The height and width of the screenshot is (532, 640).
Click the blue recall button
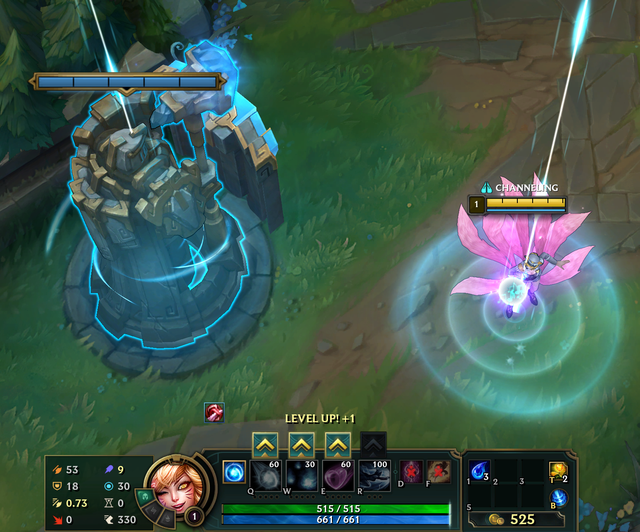(559, 497)
